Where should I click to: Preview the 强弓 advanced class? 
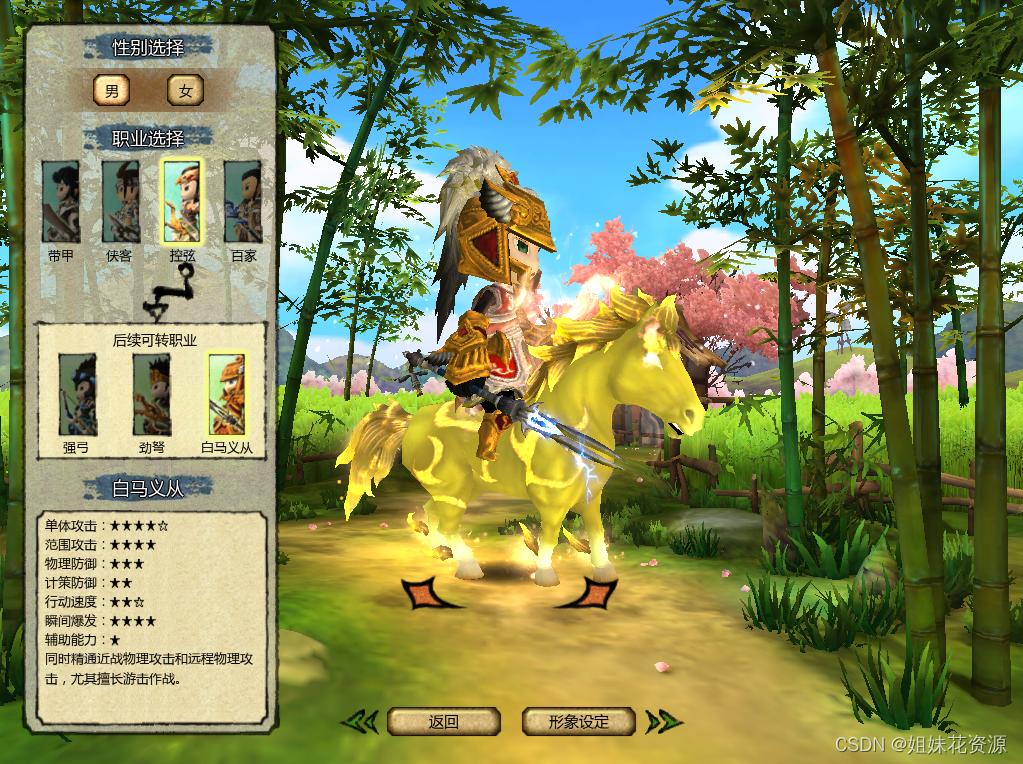pos(77,395)
